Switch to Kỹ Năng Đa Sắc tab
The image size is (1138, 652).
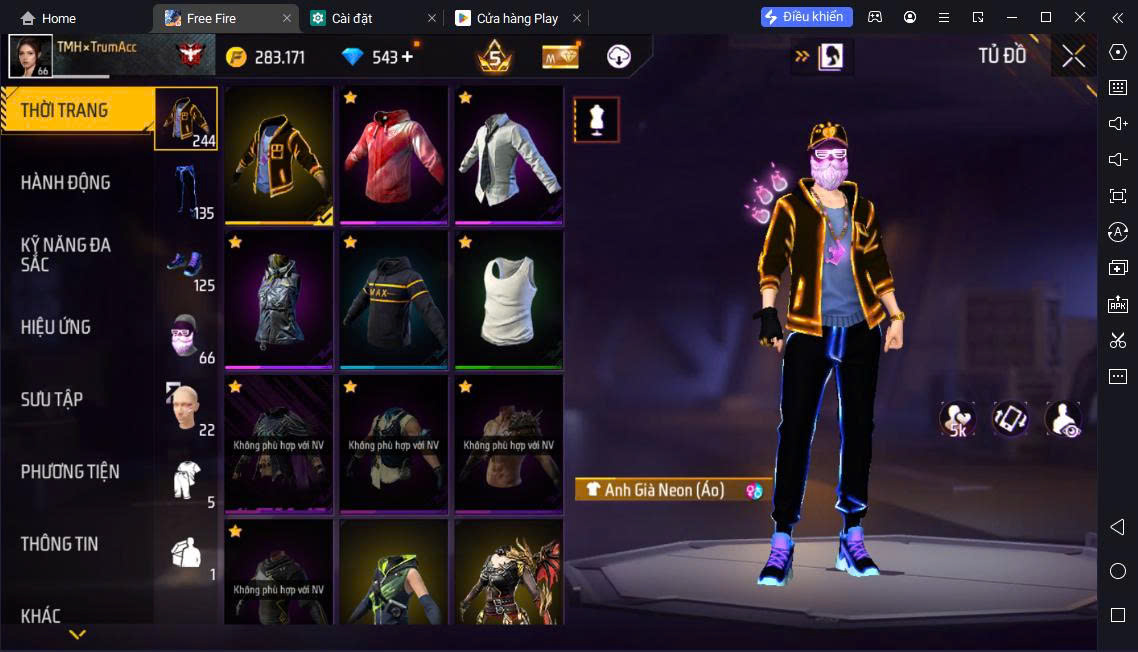click(x=66, y=254)
